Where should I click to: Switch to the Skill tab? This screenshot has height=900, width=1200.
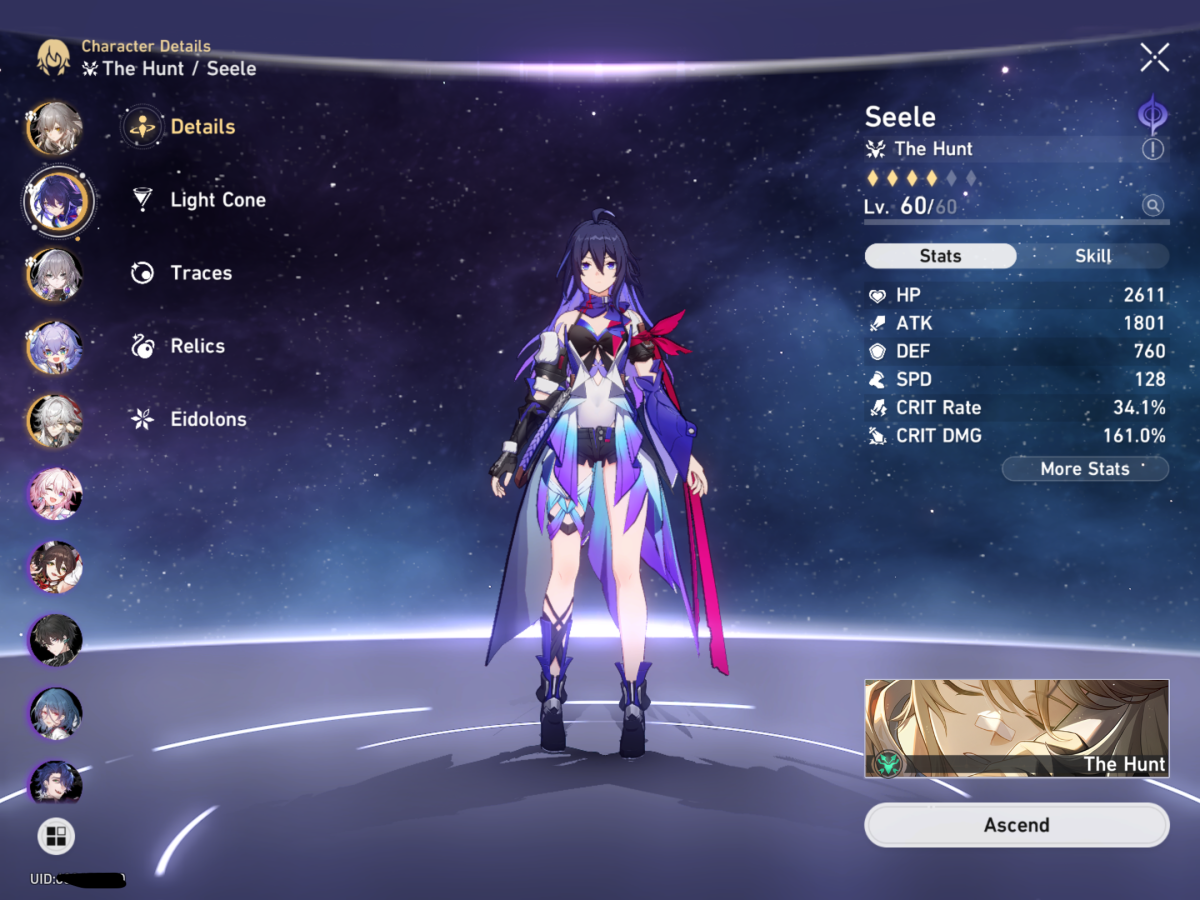click(x=1092, y=256)
